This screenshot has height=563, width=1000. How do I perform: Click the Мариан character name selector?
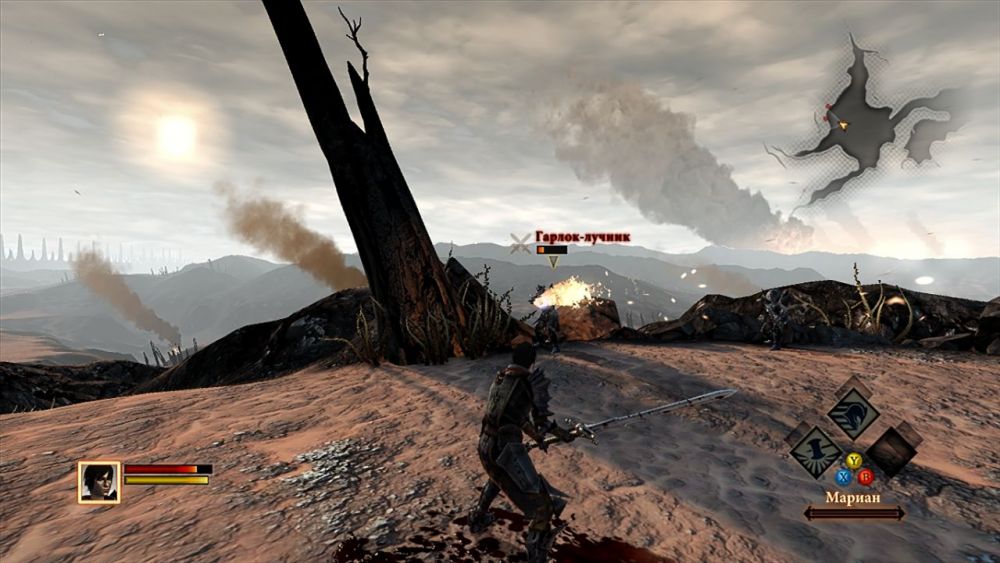(853, 496)
